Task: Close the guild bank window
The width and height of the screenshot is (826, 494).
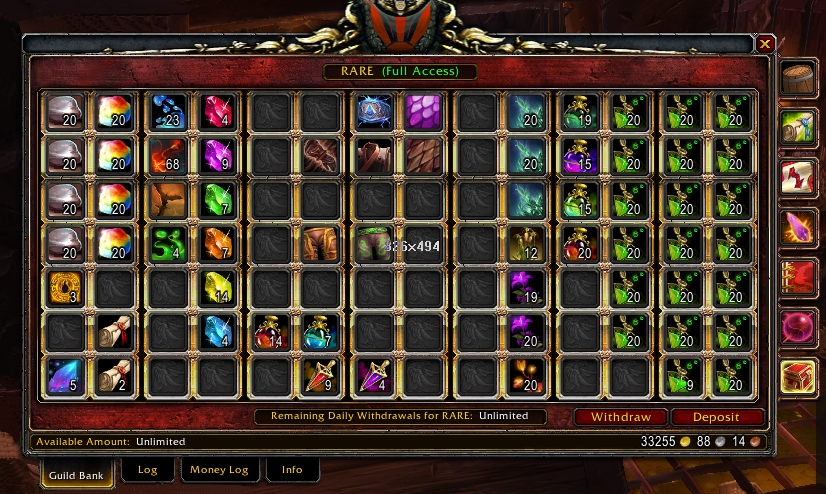Action: tap(765, 44)
